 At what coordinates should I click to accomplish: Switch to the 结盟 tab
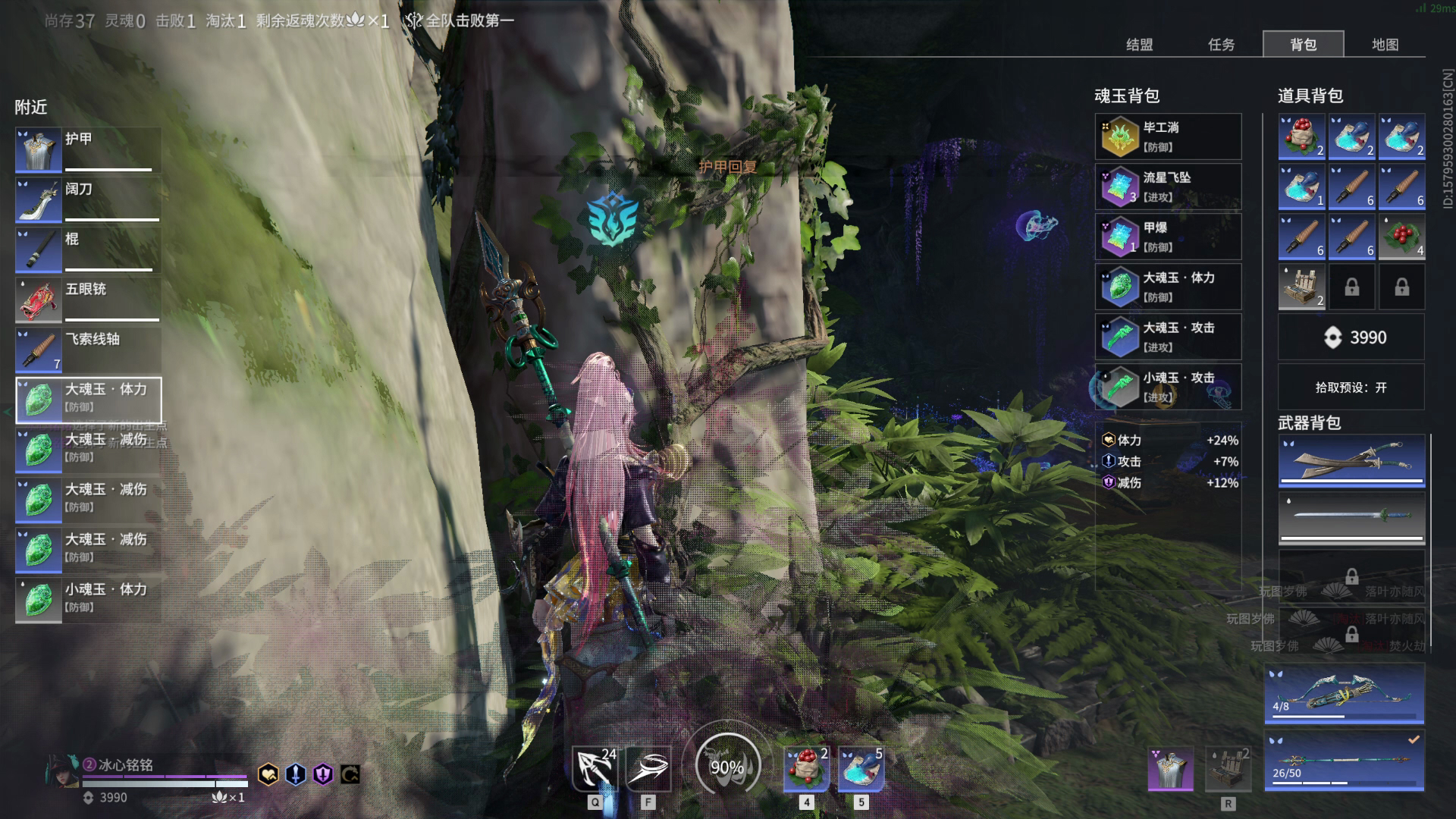[1139, 45]
